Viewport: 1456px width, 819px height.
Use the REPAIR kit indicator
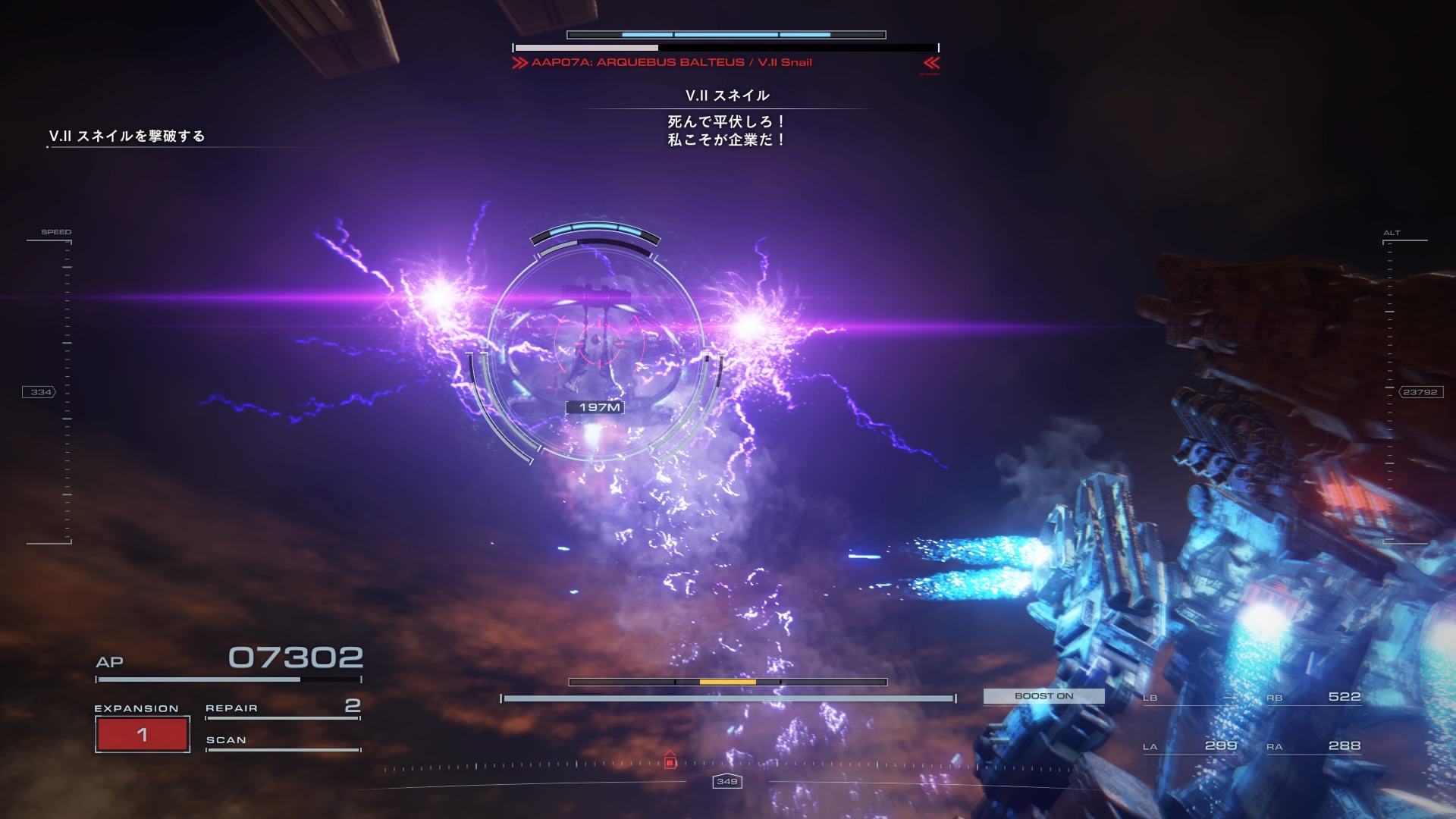click(x=282, y=708)
